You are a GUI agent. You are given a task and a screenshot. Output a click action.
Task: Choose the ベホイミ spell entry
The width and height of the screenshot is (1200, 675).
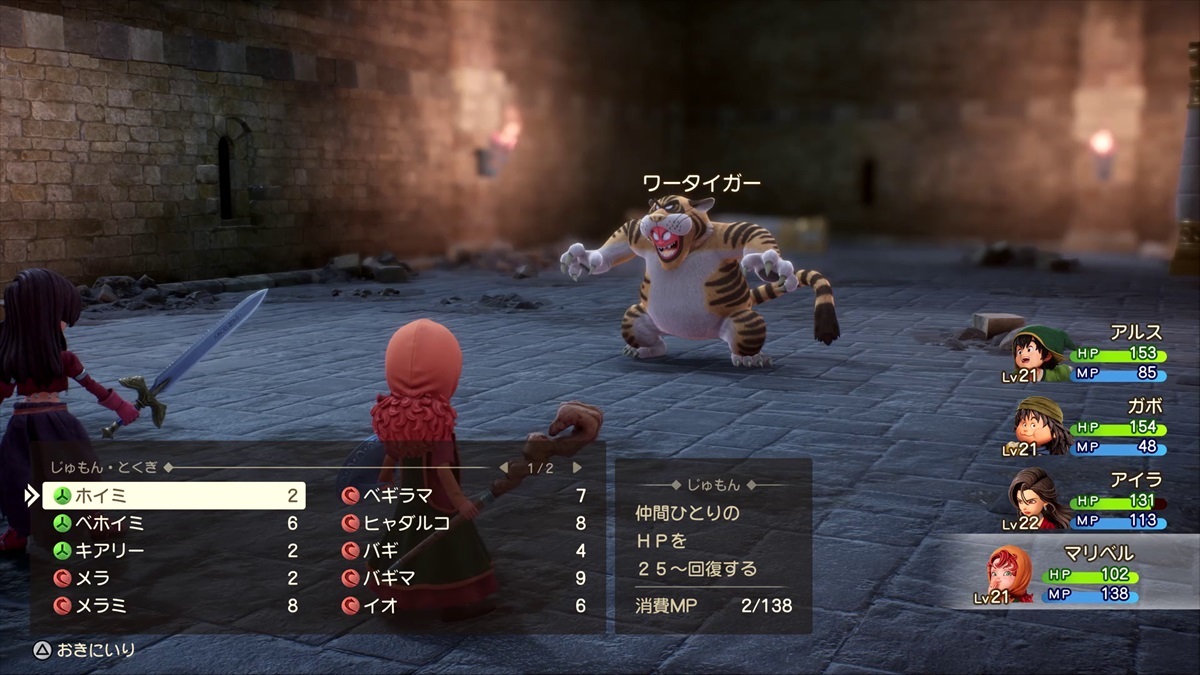point(172,523)
